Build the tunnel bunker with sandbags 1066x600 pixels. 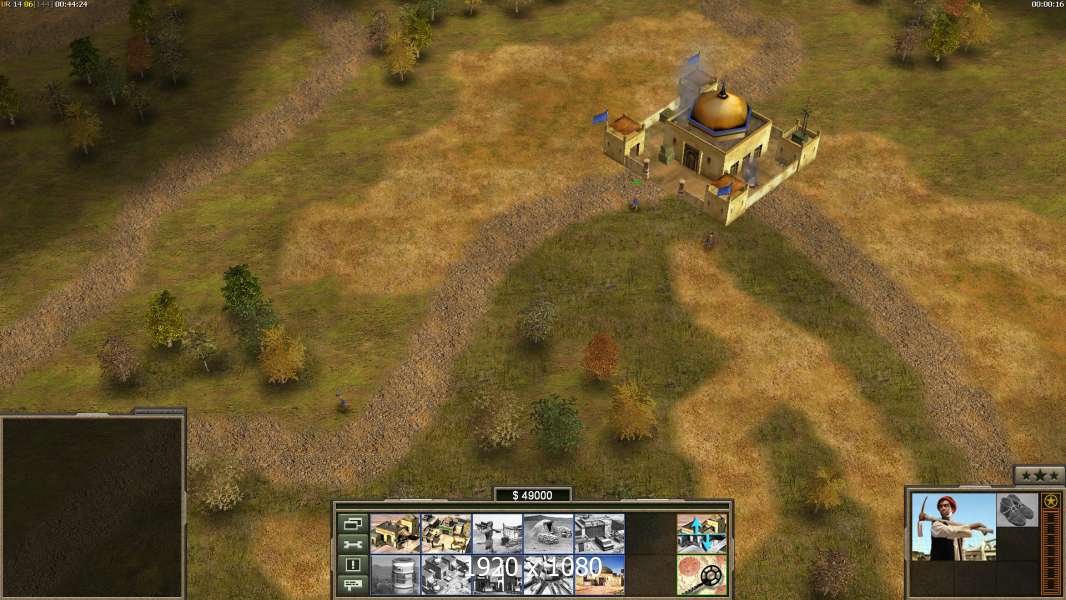(548, 533)
